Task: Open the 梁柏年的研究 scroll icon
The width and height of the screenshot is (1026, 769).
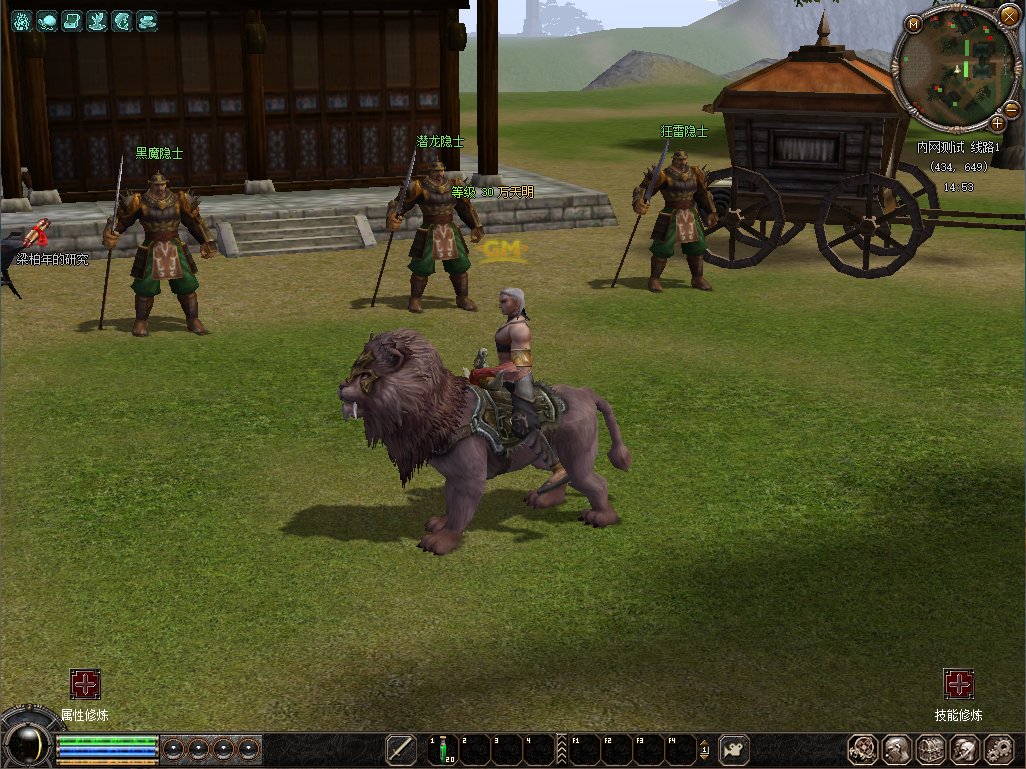Action: click(x=40, y=234)
